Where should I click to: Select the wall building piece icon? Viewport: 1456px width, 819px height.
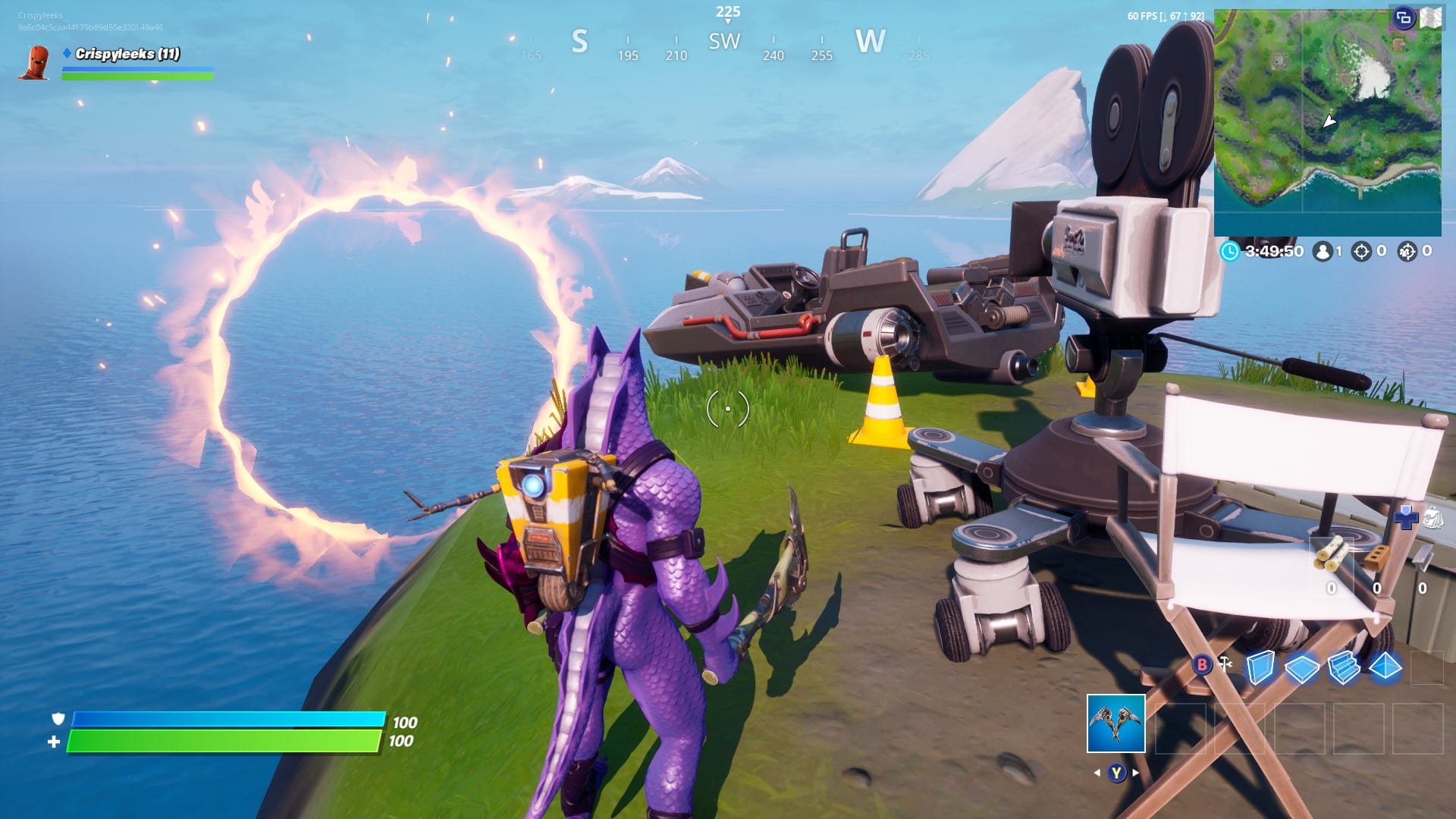tap(1261, 667)
